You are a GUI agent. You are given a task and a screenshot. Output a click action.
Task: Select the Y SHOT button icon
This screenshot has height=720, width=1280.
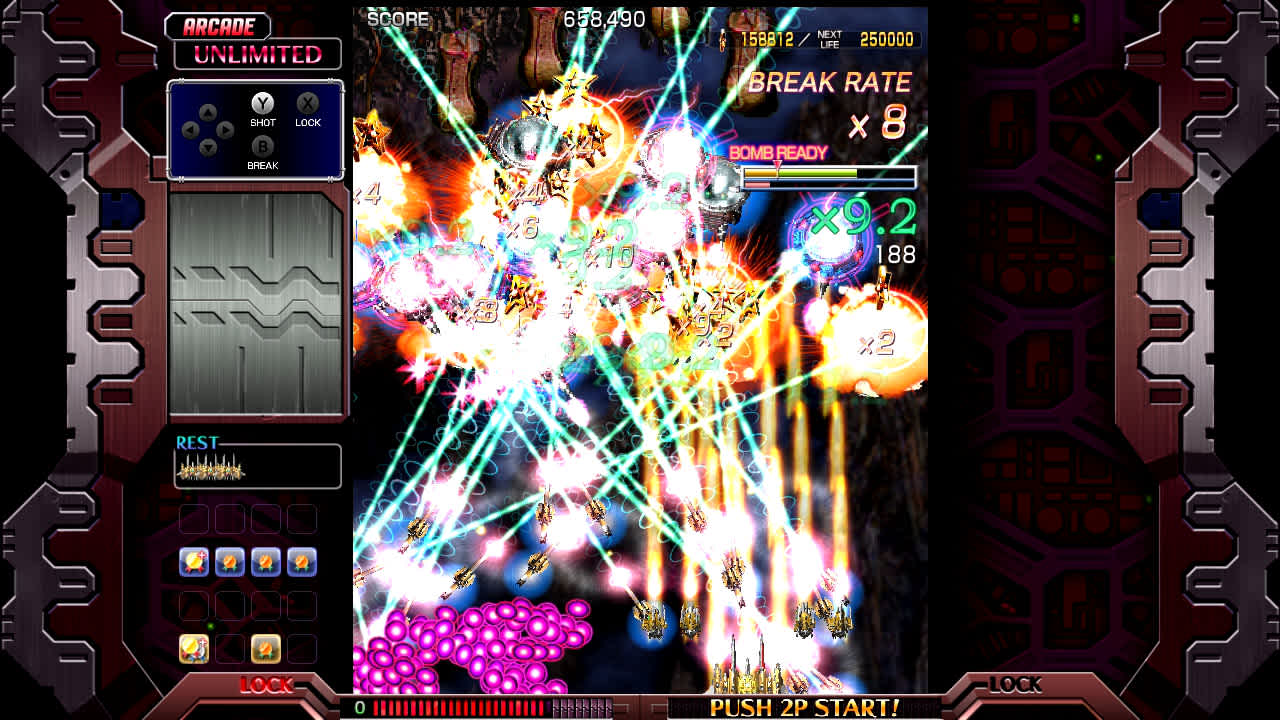262,105
